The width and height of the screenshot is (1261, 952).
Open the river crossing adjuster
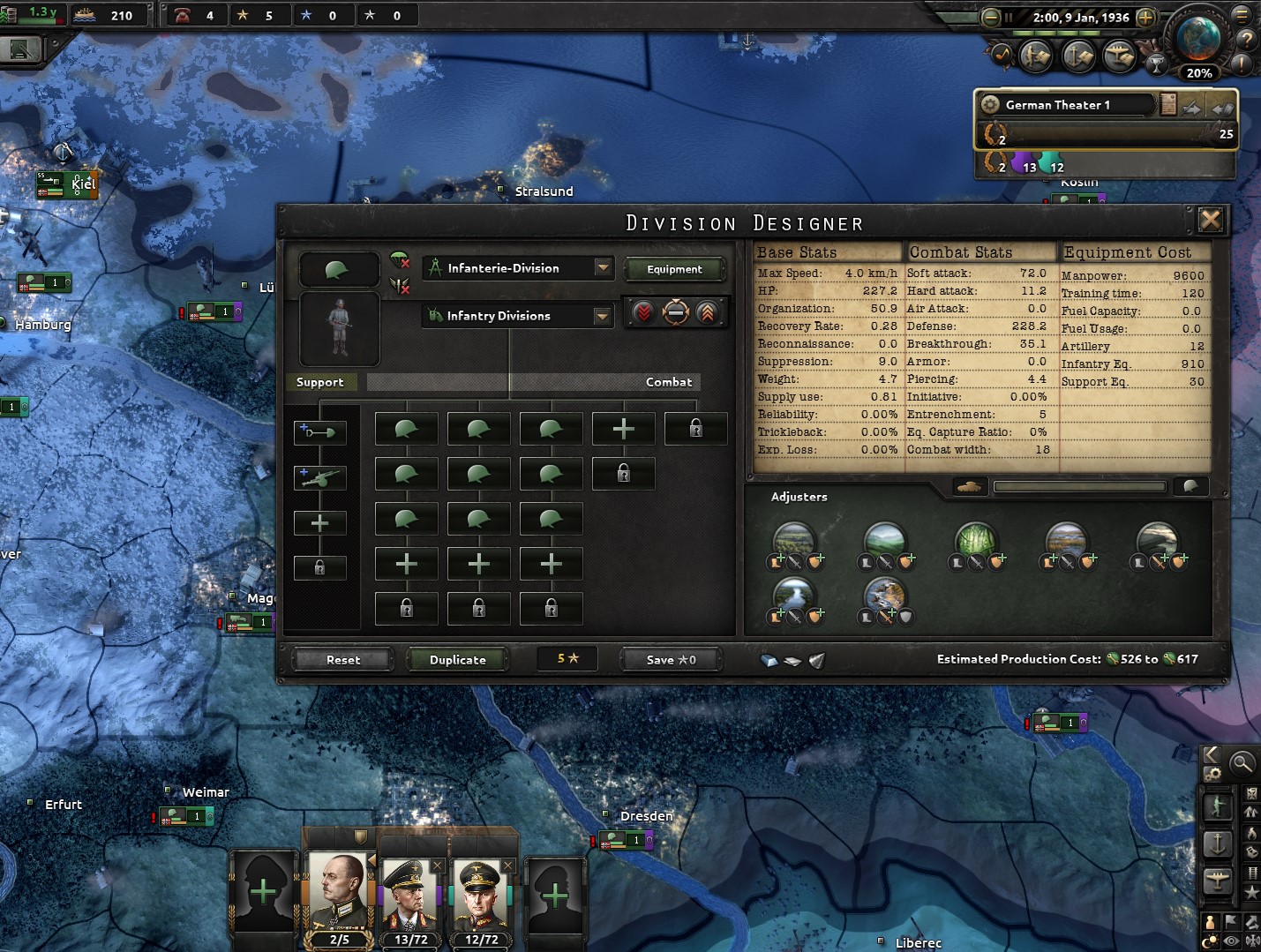[x=794, y=592]
